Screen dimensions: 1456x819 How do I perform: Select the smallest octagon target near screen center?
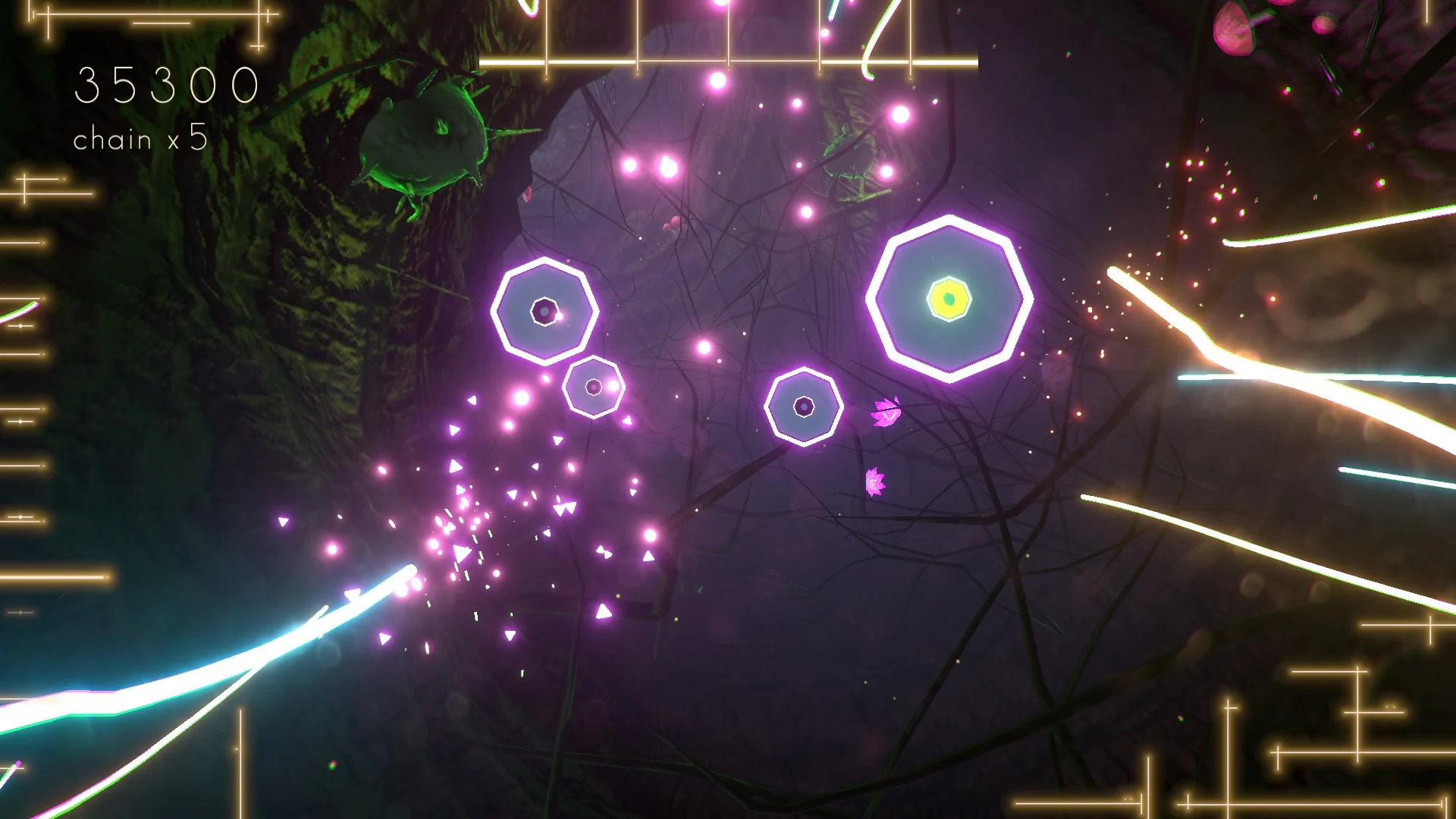592,388
